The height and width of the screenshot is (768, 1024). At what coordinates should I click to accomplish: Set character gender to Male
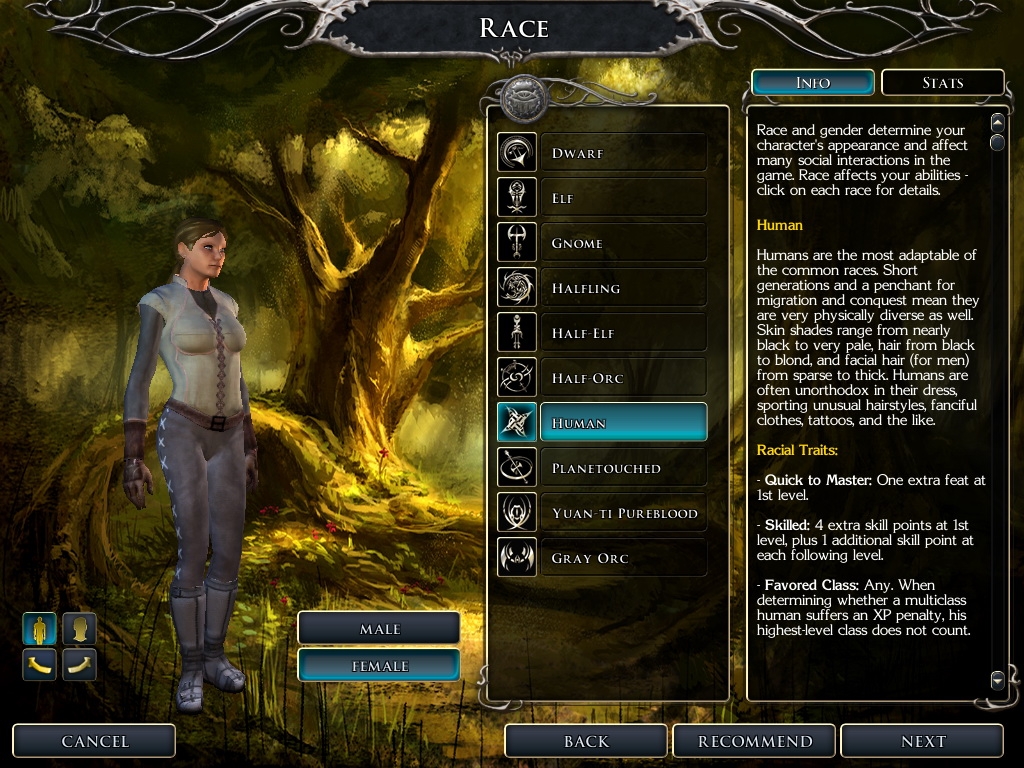click(x=379, y=629)
